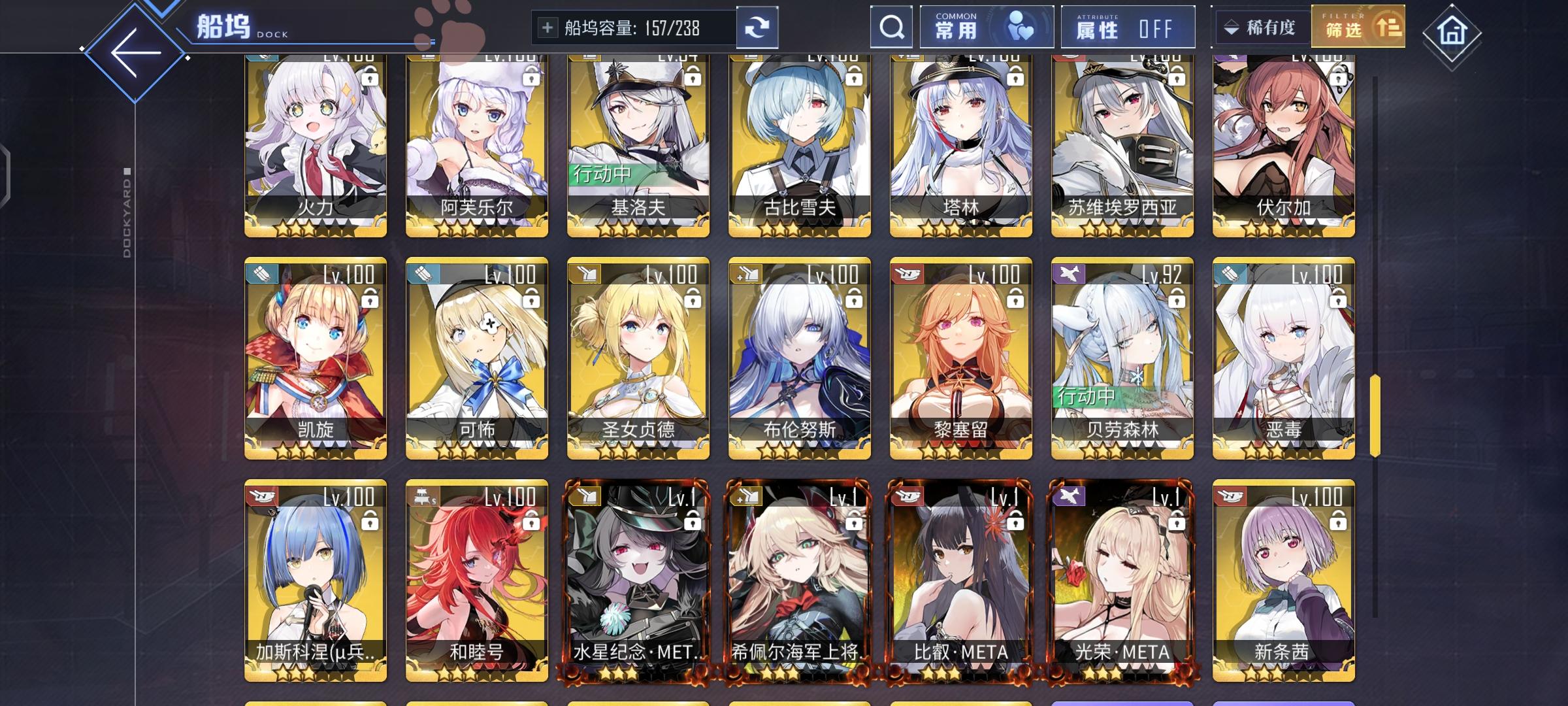Toggle the 常用 common view
This screenshot has height=706, width=1568.
click(x=987, y=27)
